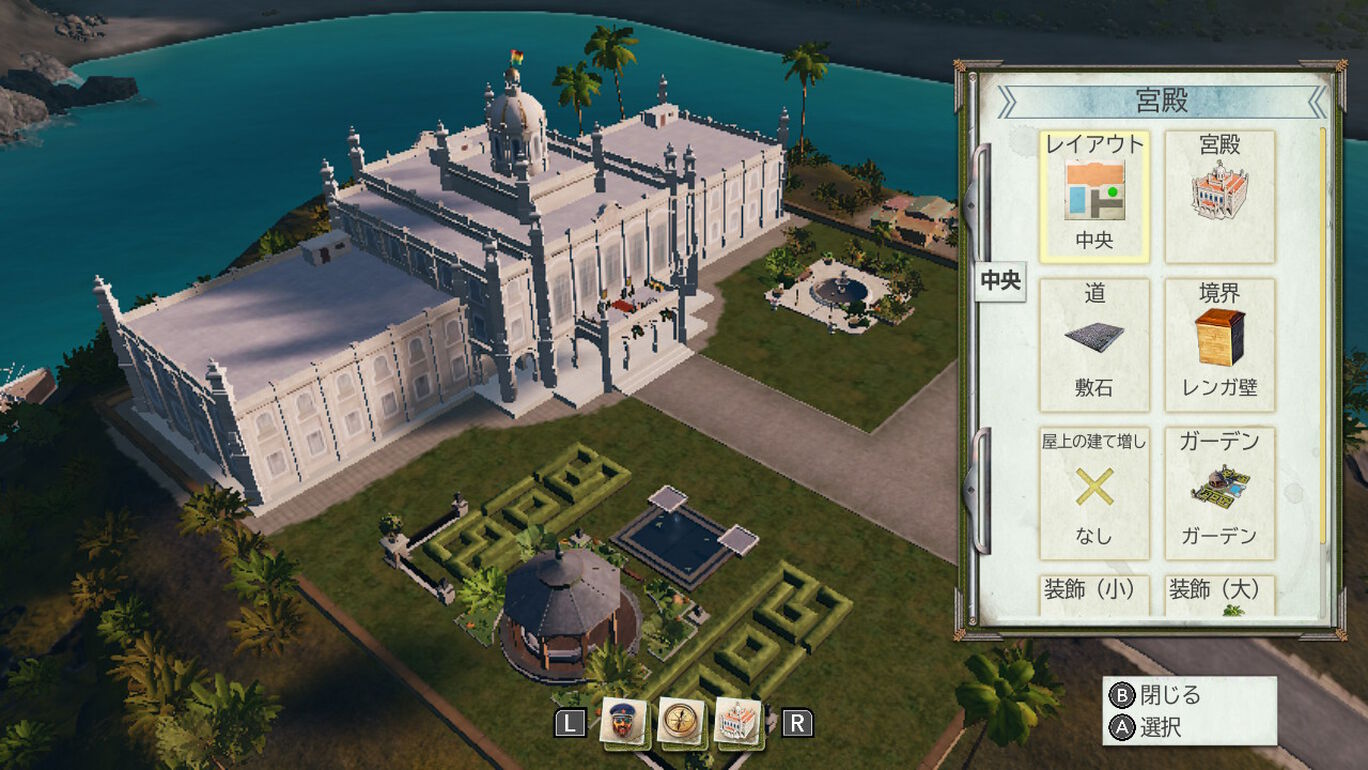The height and width of the screenshot is (770, 1368).
Task: Select the レイアウト layout tile
Action: 1095,196
